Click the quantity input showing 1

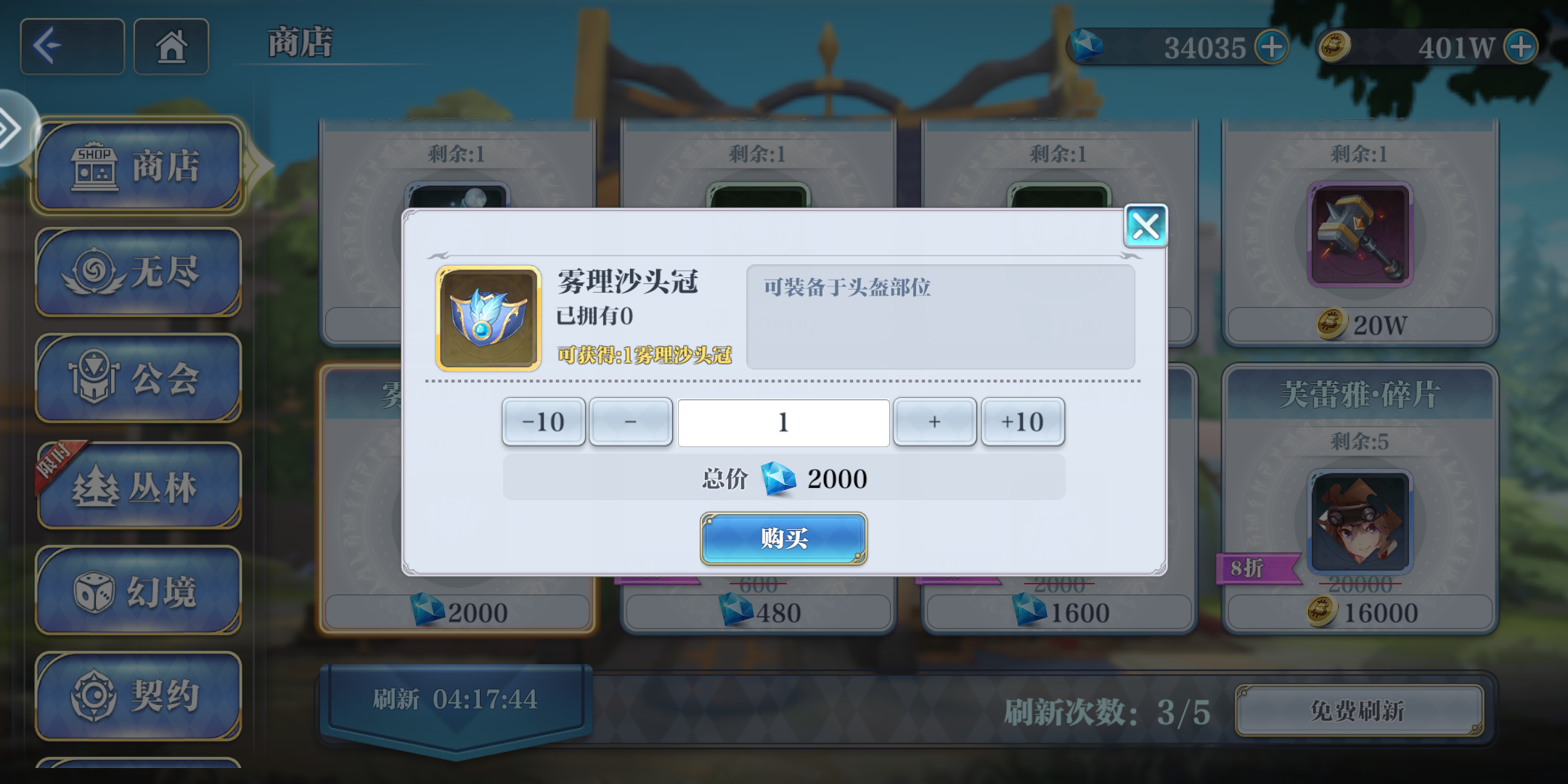(x=783, y=422)
